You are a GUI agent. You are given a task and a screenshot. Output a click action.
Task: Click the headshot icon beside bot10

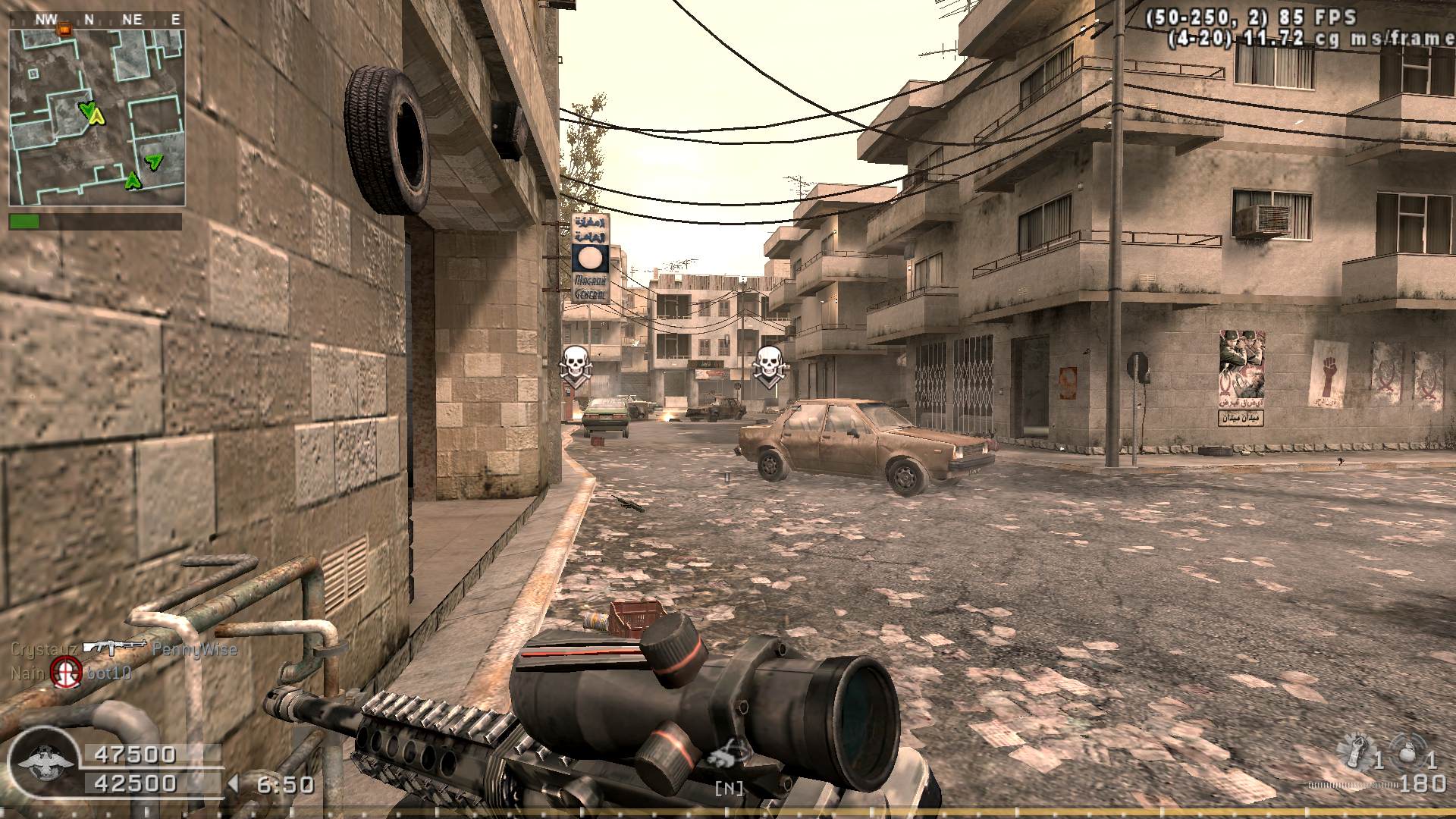coord(67,672)
